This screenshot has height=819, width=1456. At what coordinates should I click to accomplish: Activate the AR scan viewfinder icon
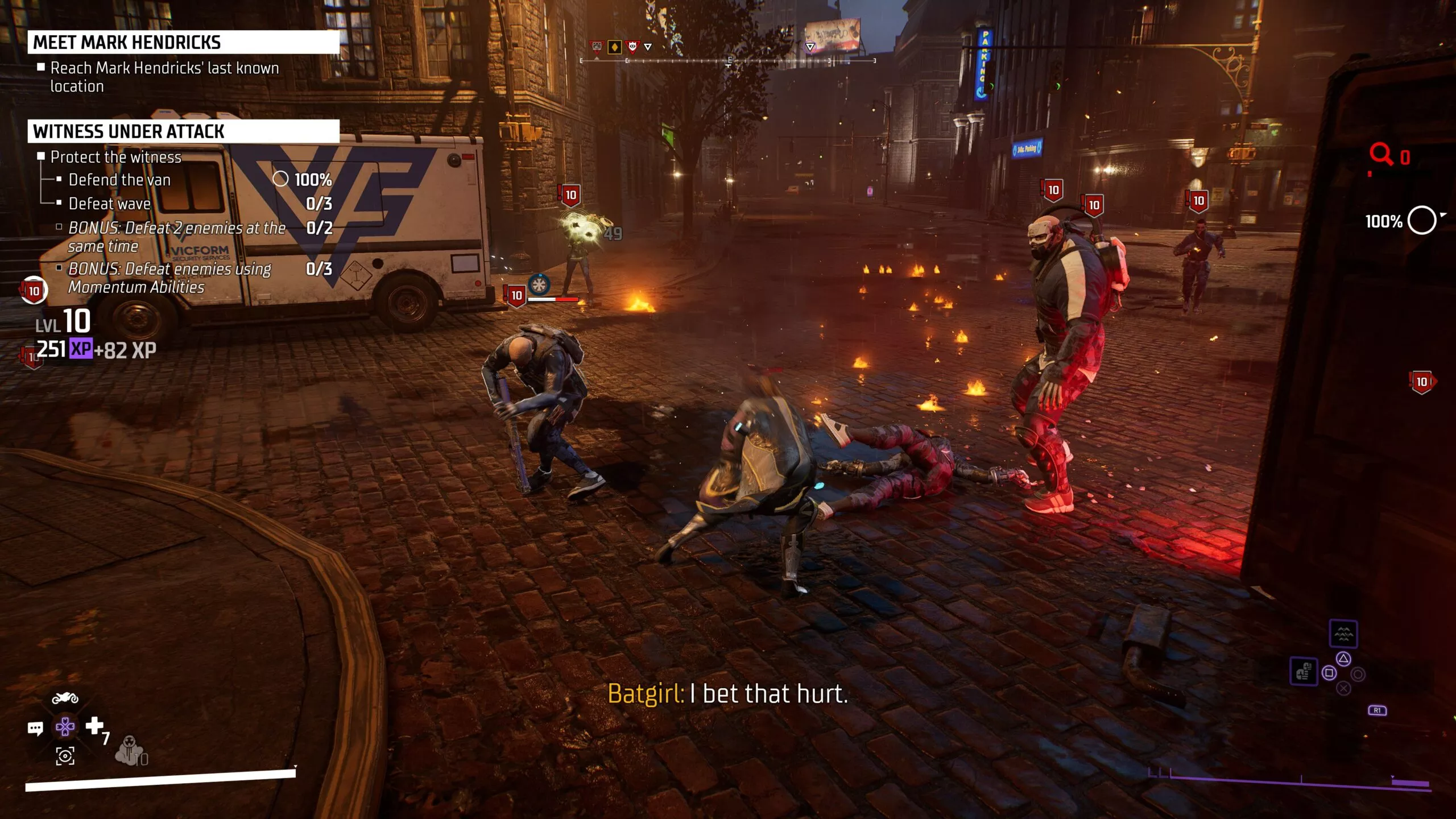click(x=65, y=756)
